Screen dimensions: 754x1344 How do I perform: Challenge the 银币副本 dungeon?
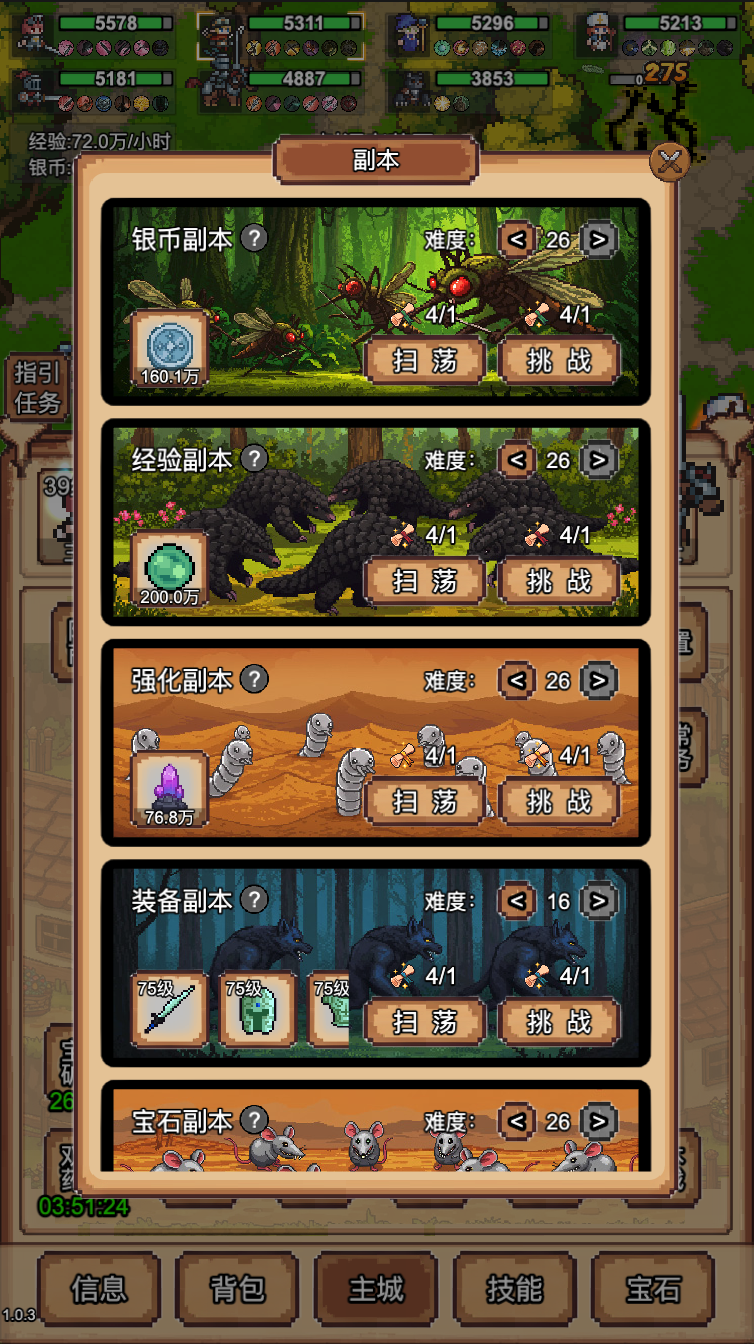560,360
